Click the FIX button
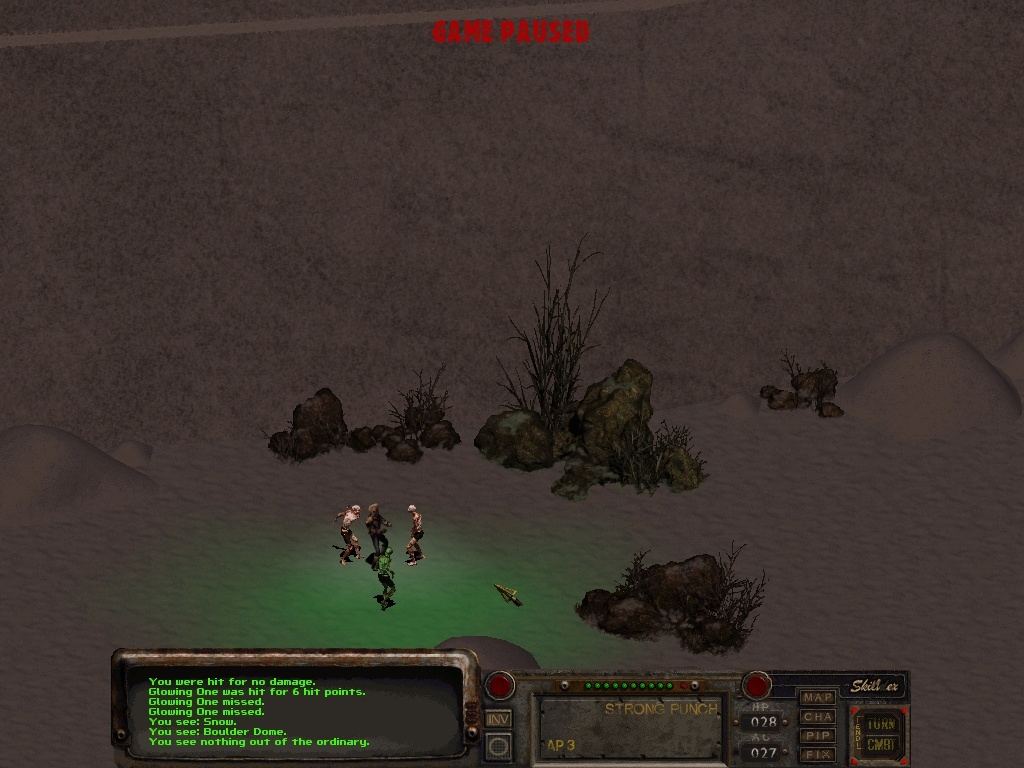The image size is (1024, 768). [818, 753]
